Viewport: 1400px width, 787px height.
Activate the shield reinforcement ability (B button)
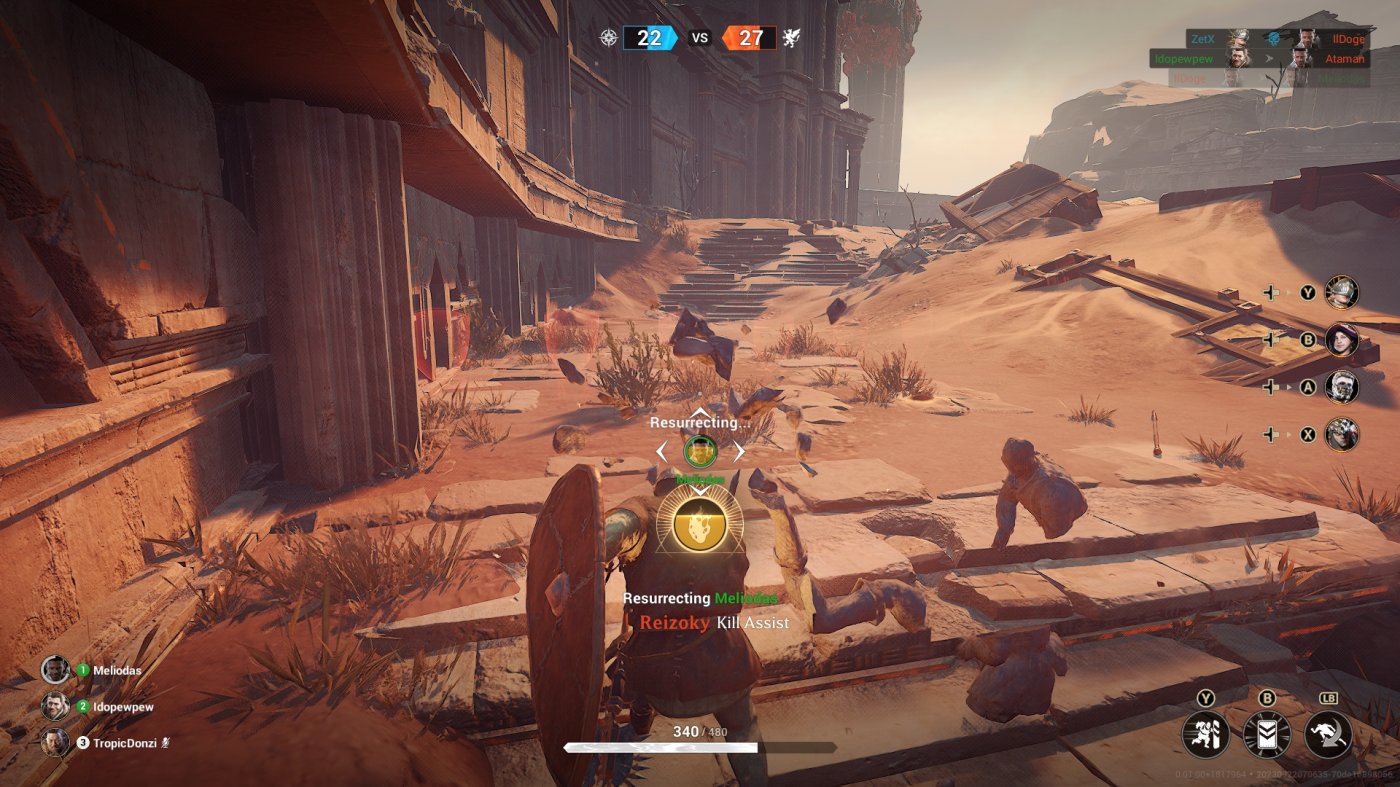[1266, 736]
